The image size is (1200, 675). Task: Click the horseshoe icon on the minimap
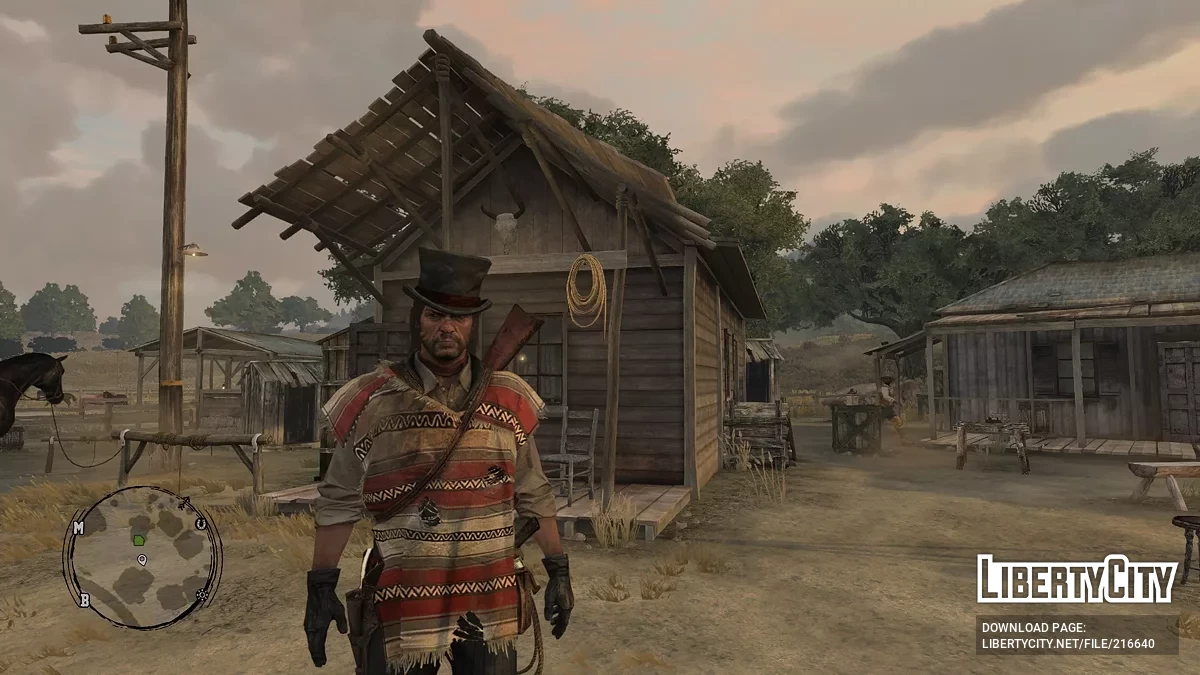coord(200,522)
